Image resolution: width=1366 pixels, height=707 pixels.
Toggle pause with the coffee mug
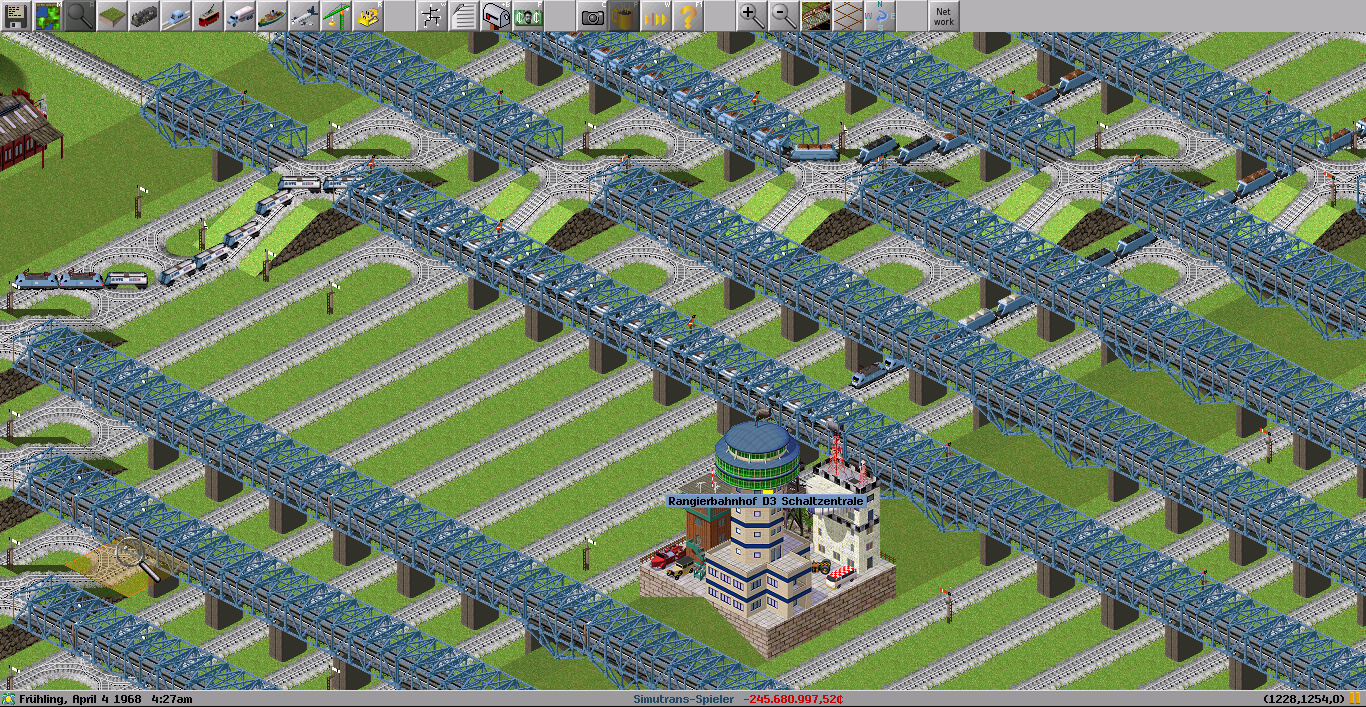(x=624, y=16)
